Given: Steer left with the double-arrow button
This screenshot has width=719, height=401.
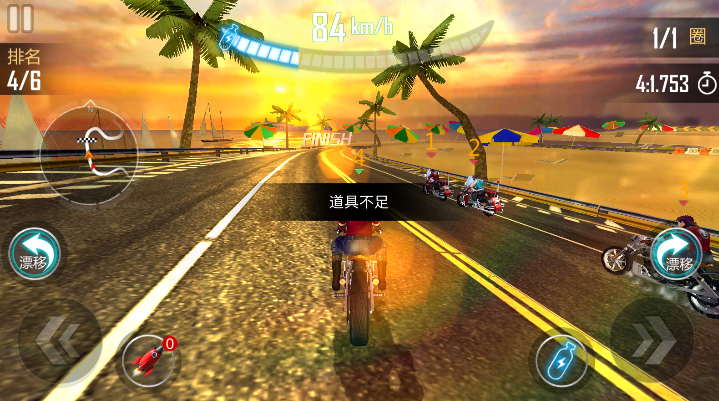Looking at the screenshot, I should [x=58, y=340].
